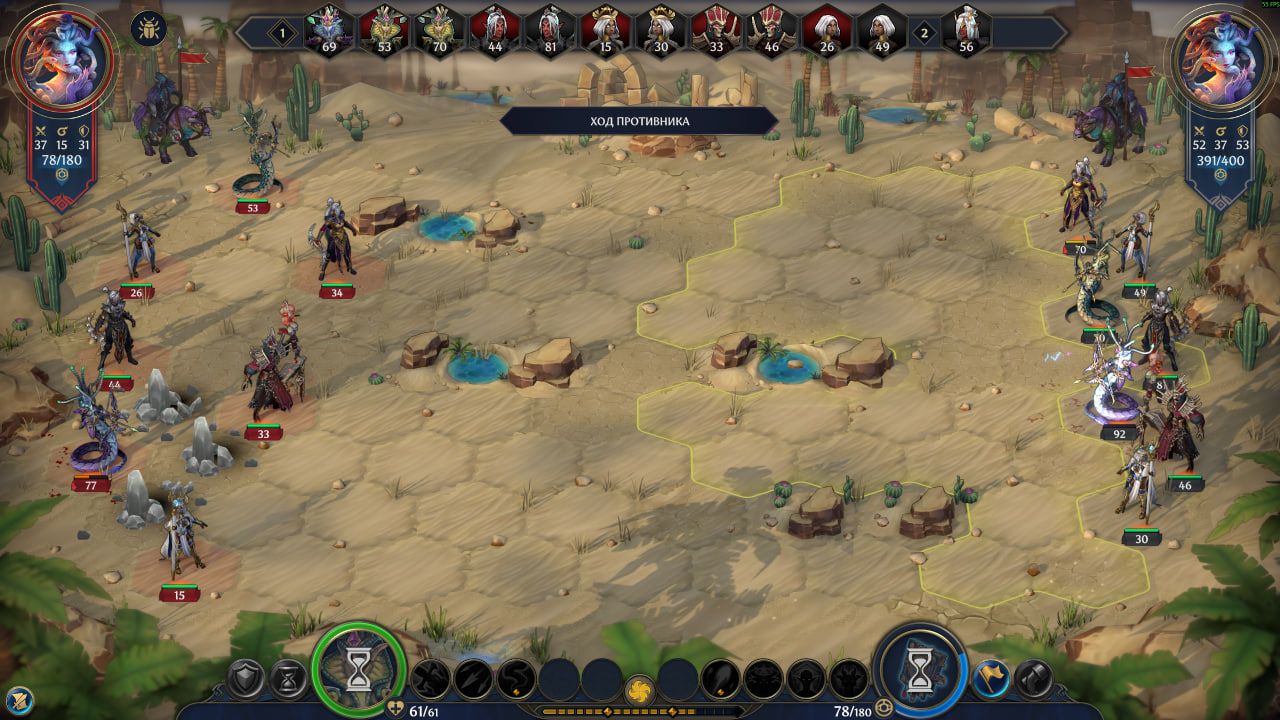Open the blue-ringed hero hourglass panel
Screen dimensions: 1280x720
(x=920, y=669)
